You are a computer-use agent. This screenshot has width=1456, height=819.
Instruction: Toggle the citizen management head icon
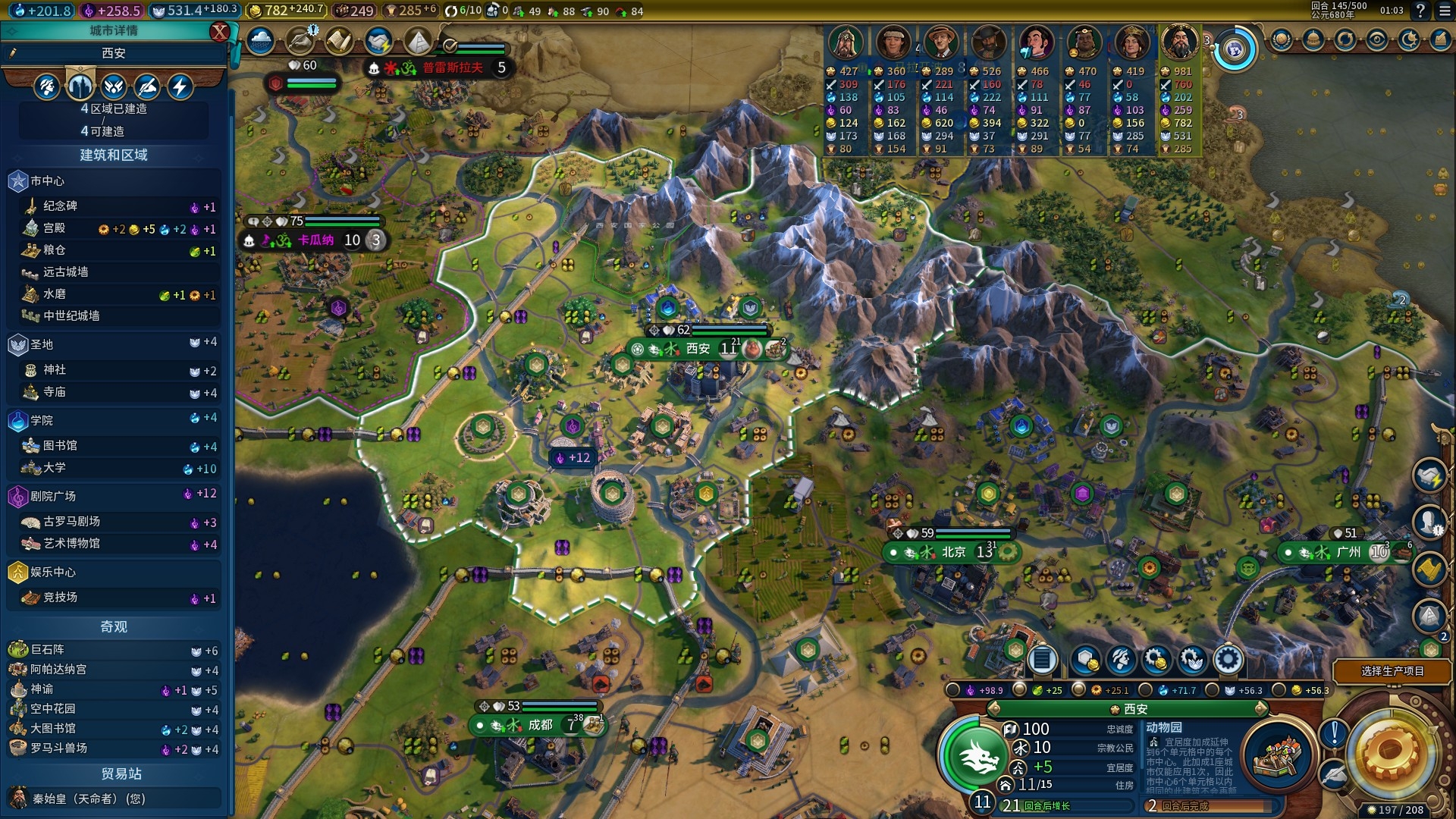(1121, 661)
